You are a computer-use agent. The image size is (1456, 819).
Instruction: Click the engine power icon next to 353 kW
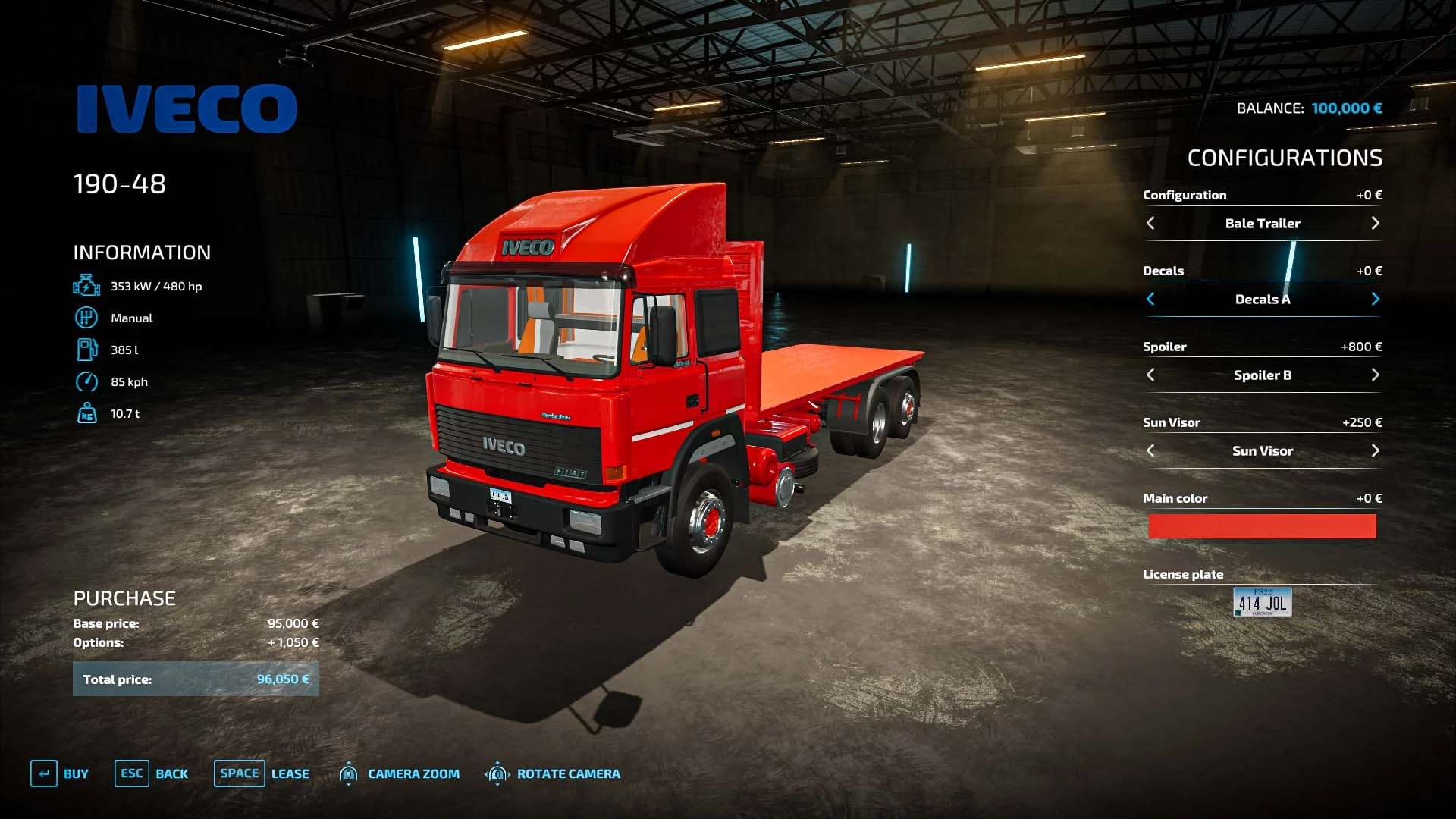[x=86, y=286]
